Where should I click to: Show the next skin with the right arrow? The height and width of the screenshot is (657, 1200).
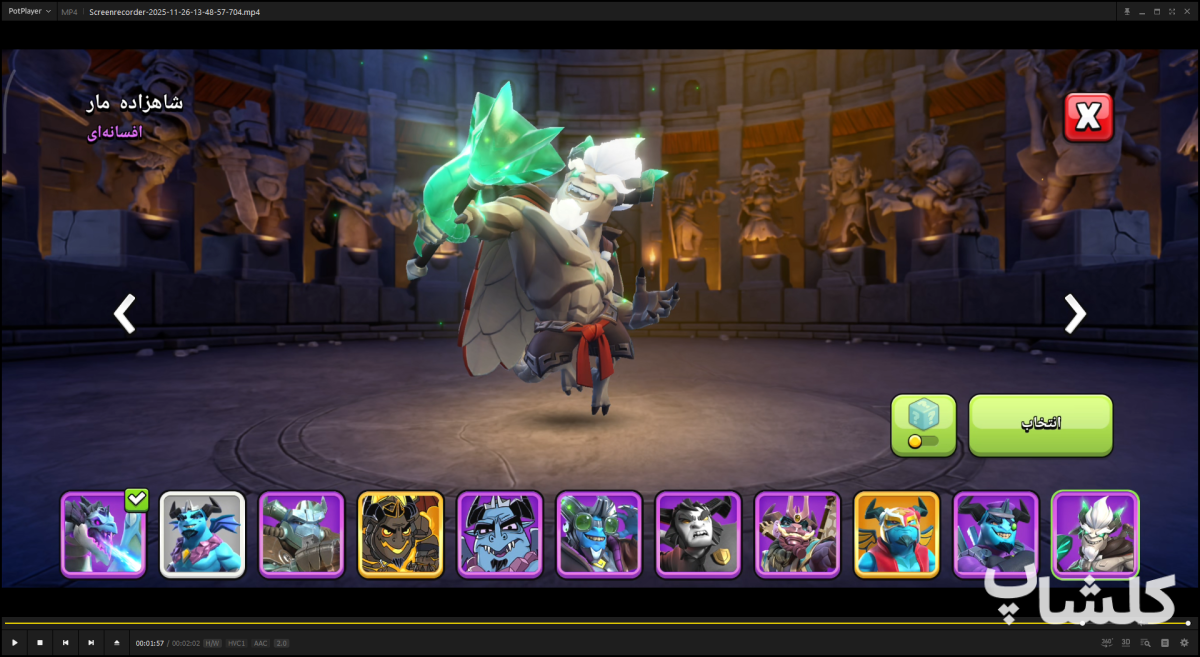click(1075, 314)
